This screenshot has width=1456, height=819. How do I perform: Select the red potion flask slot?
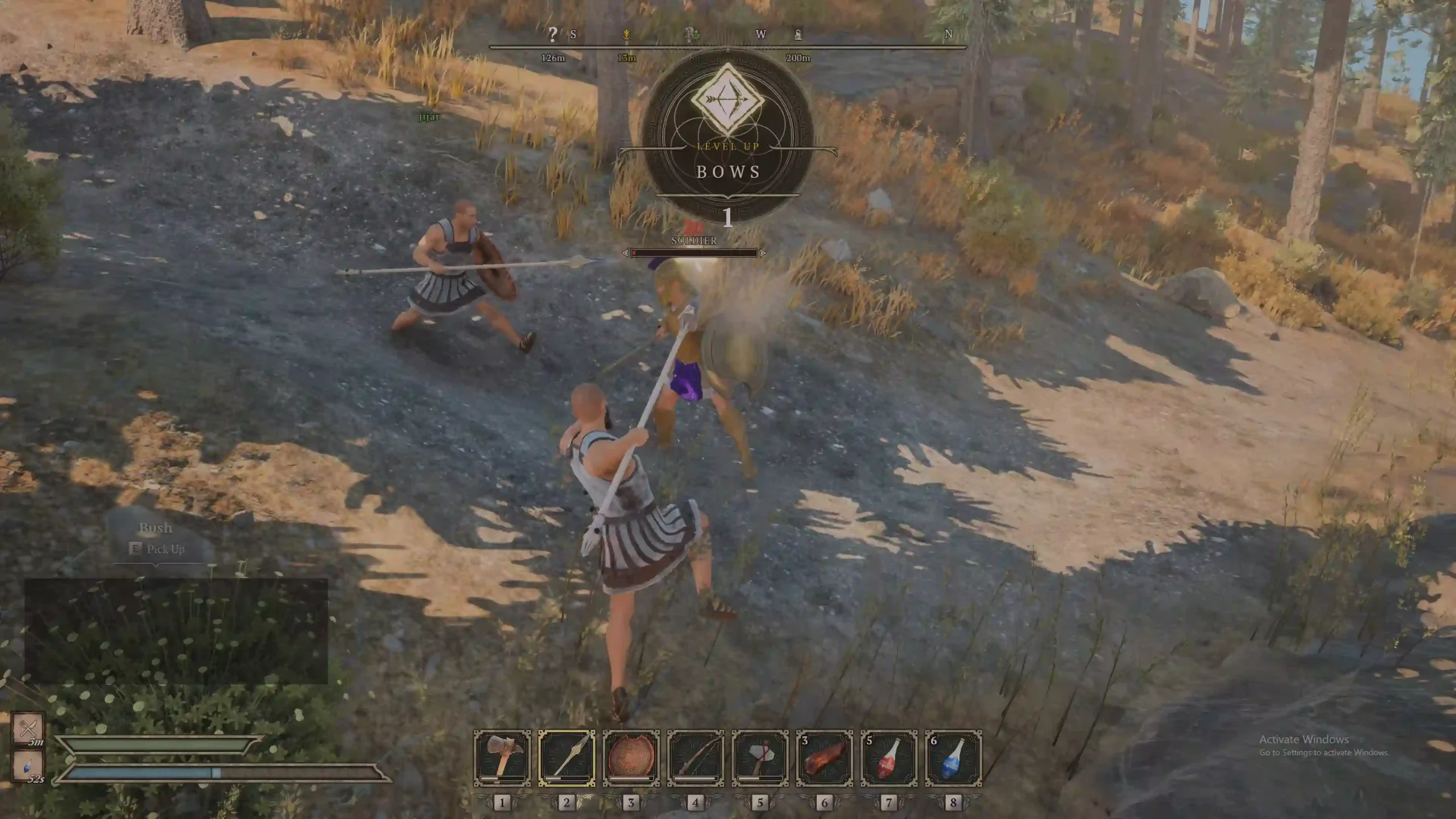pos(888,758)
